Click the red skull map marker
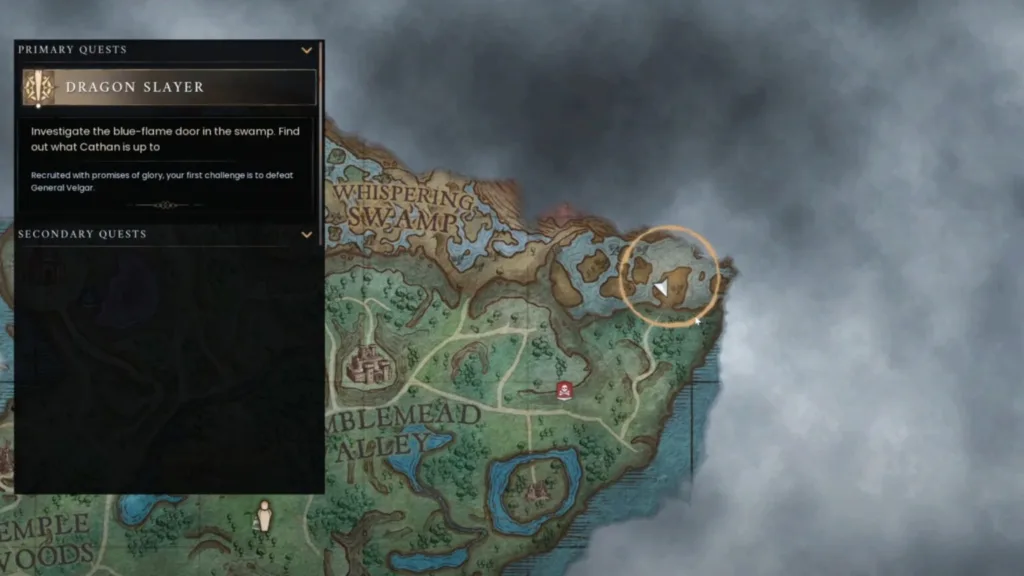The width and height of the screenshot is (1024, 576). 564,390
